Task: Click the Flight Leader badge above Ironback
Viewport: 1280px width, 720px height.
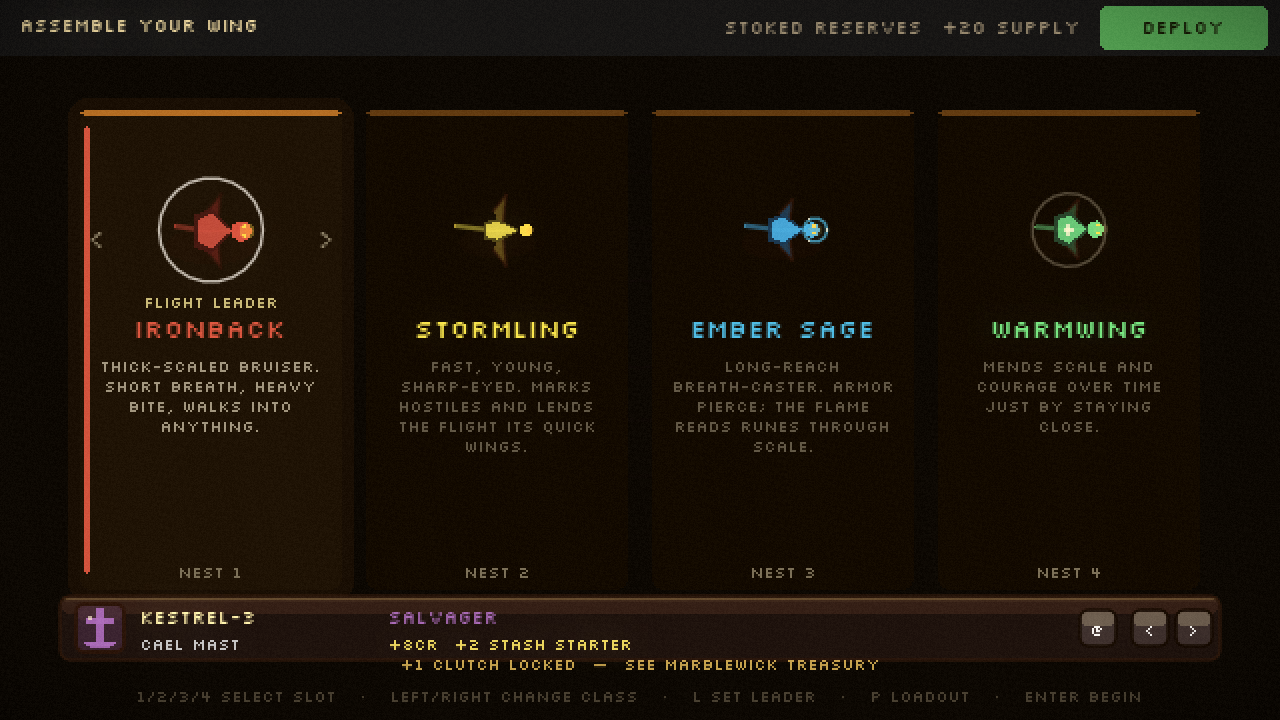Action: (x=211, y=302)
